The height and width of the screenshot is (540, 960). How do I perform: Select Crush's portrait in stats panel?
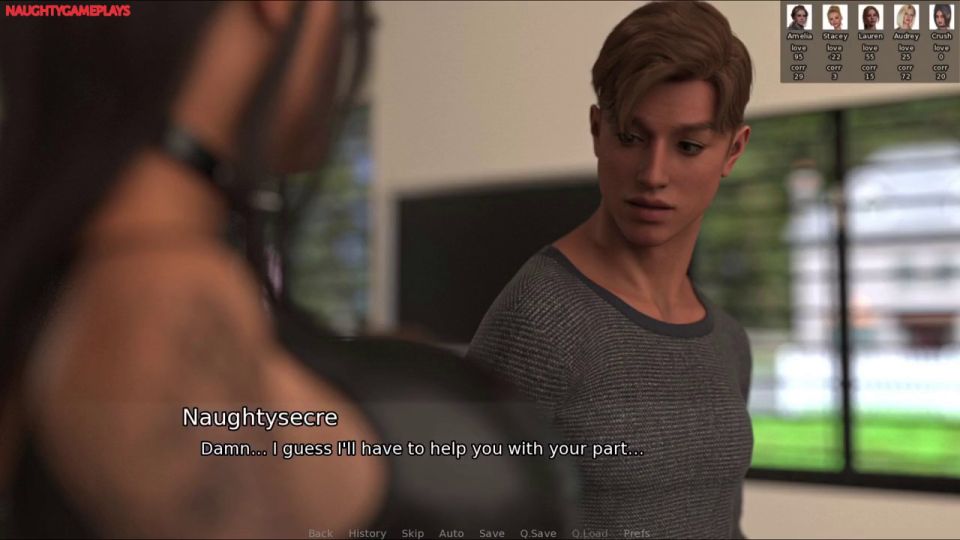(941, 17)
